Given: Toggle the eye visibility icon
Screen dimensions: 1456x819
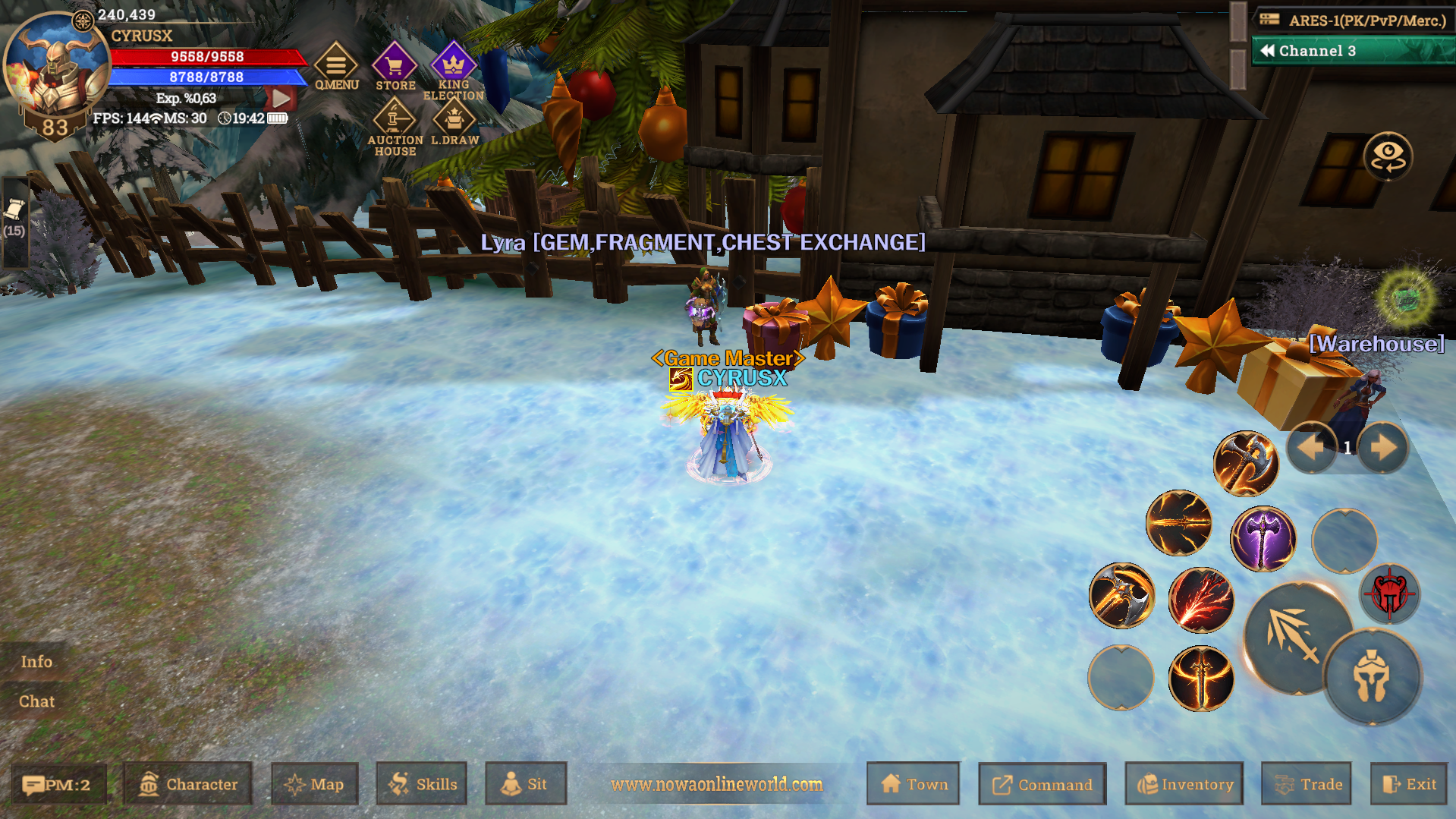Looking at the screenshot, I should [1388, 156].
